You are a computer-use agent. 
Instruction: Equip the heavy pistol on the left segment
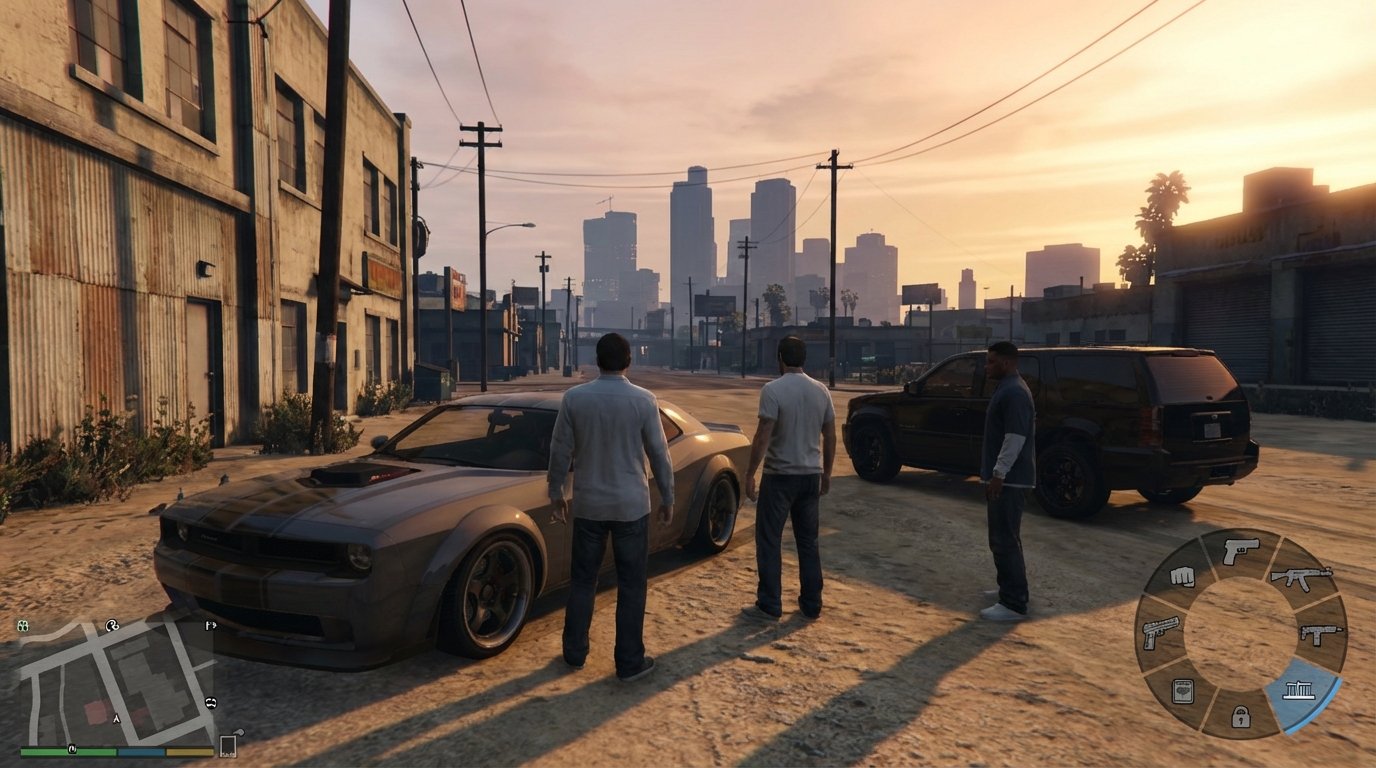[1160, 634]
